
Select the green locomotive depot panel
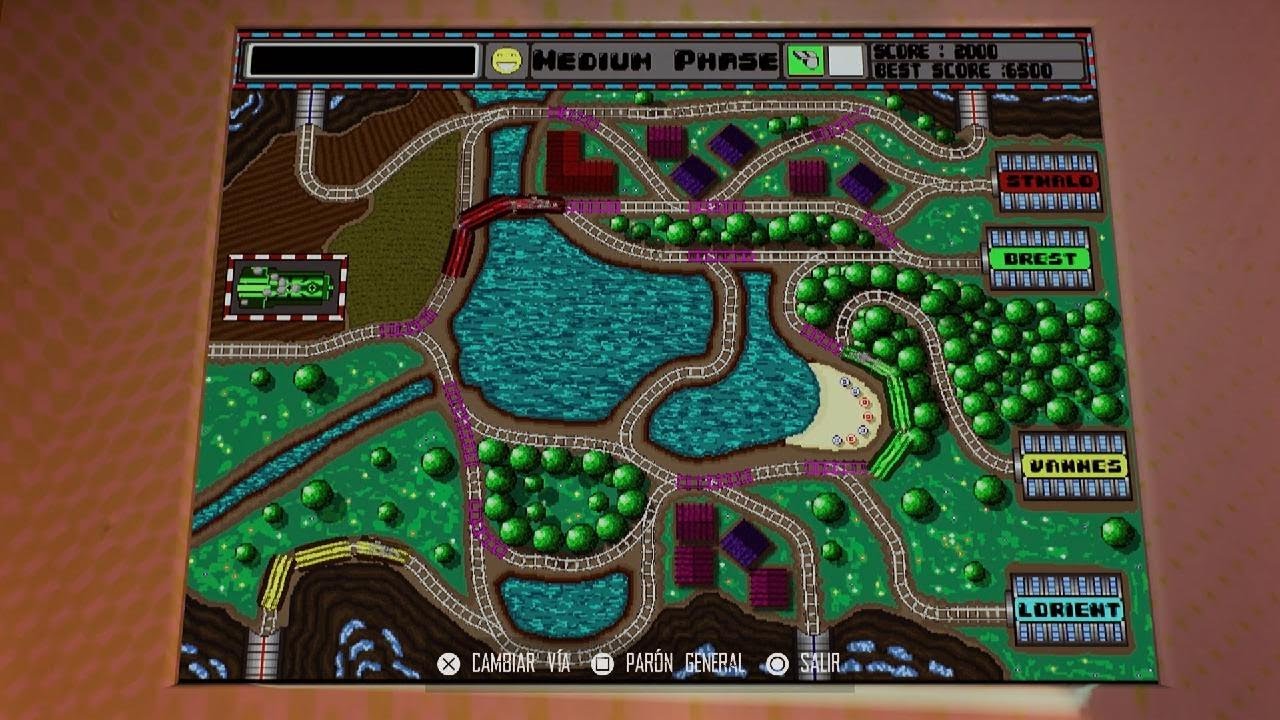click(x=287, y=287)
